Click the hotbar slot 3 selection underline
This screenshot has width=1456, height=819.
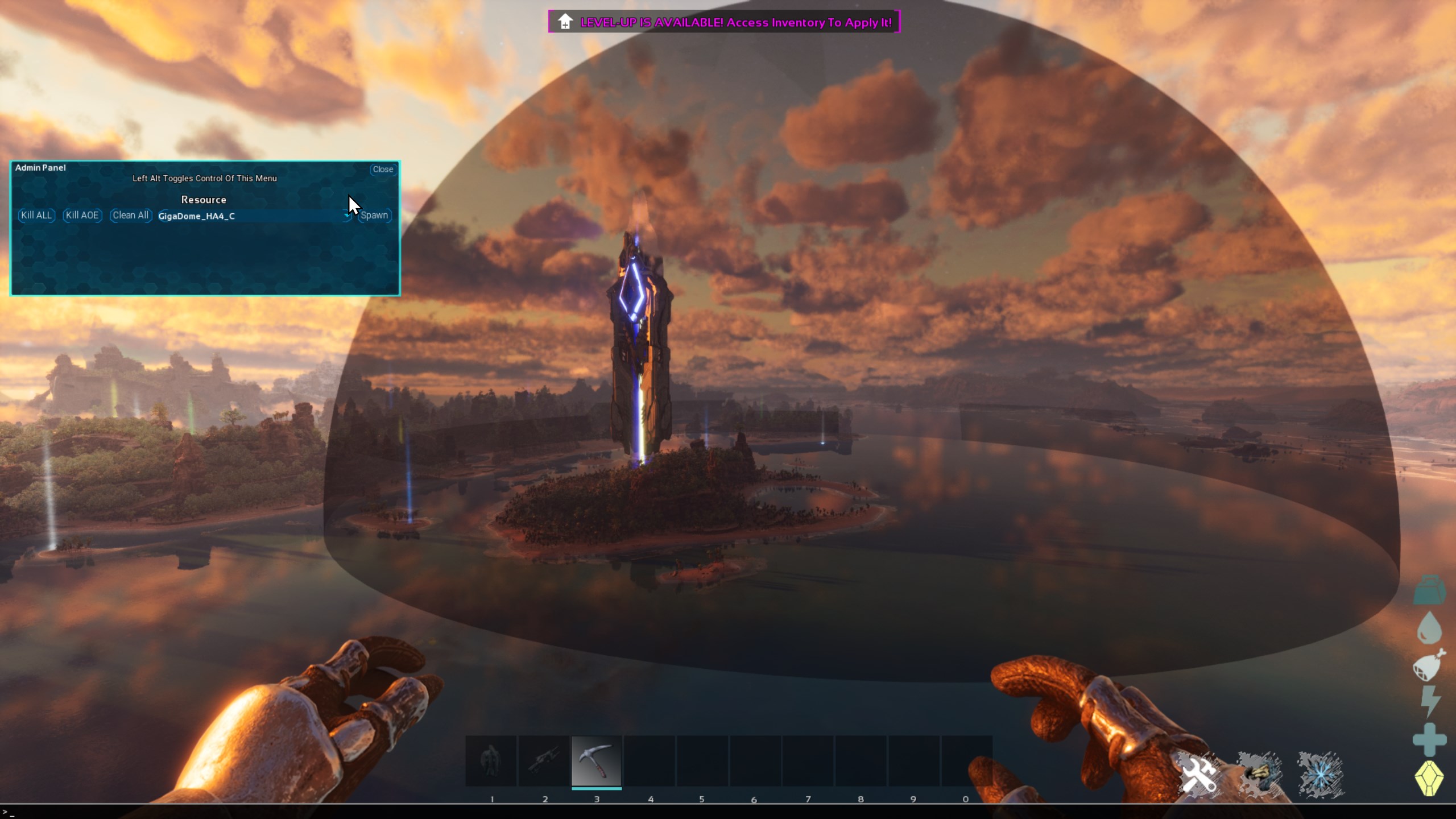(x=597, y=790)
